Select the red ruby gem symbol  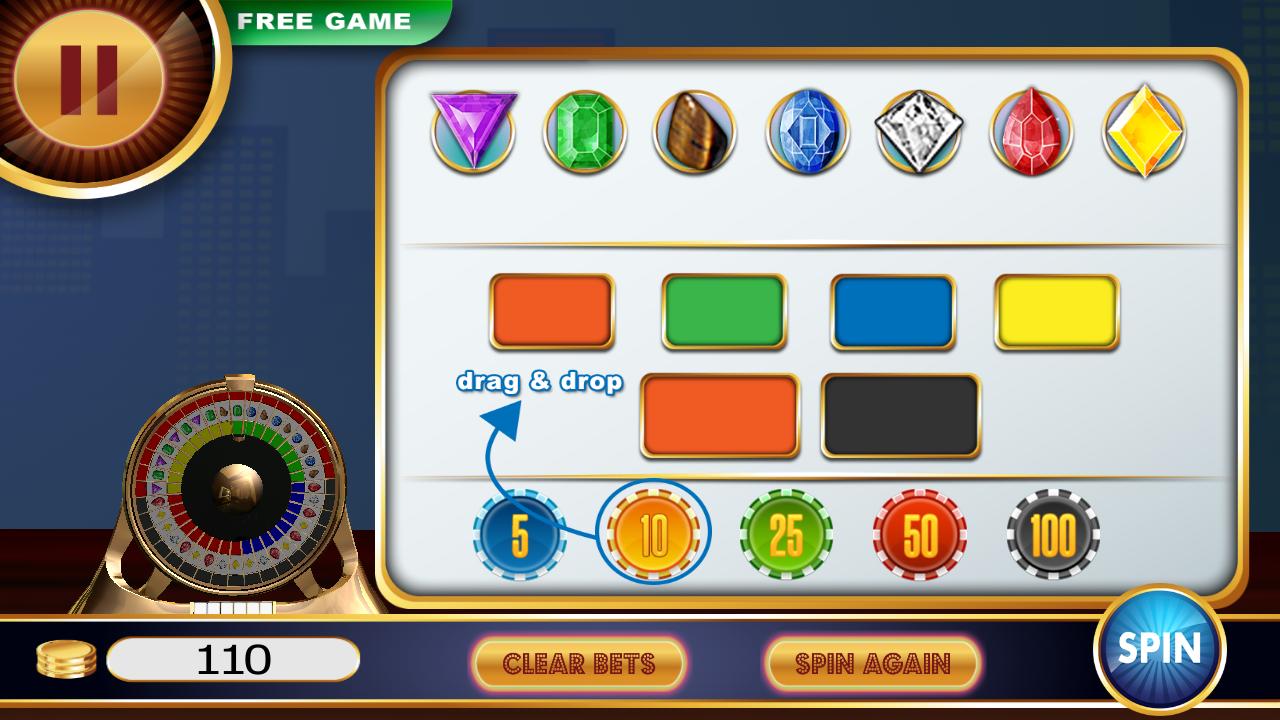point(1032,131)
